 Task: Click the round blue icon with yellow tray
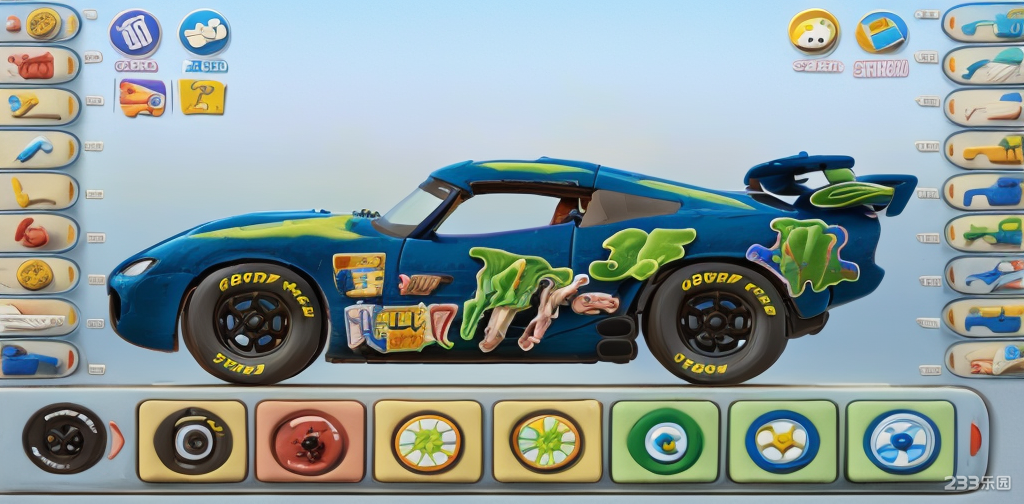(x=881, y=33)
